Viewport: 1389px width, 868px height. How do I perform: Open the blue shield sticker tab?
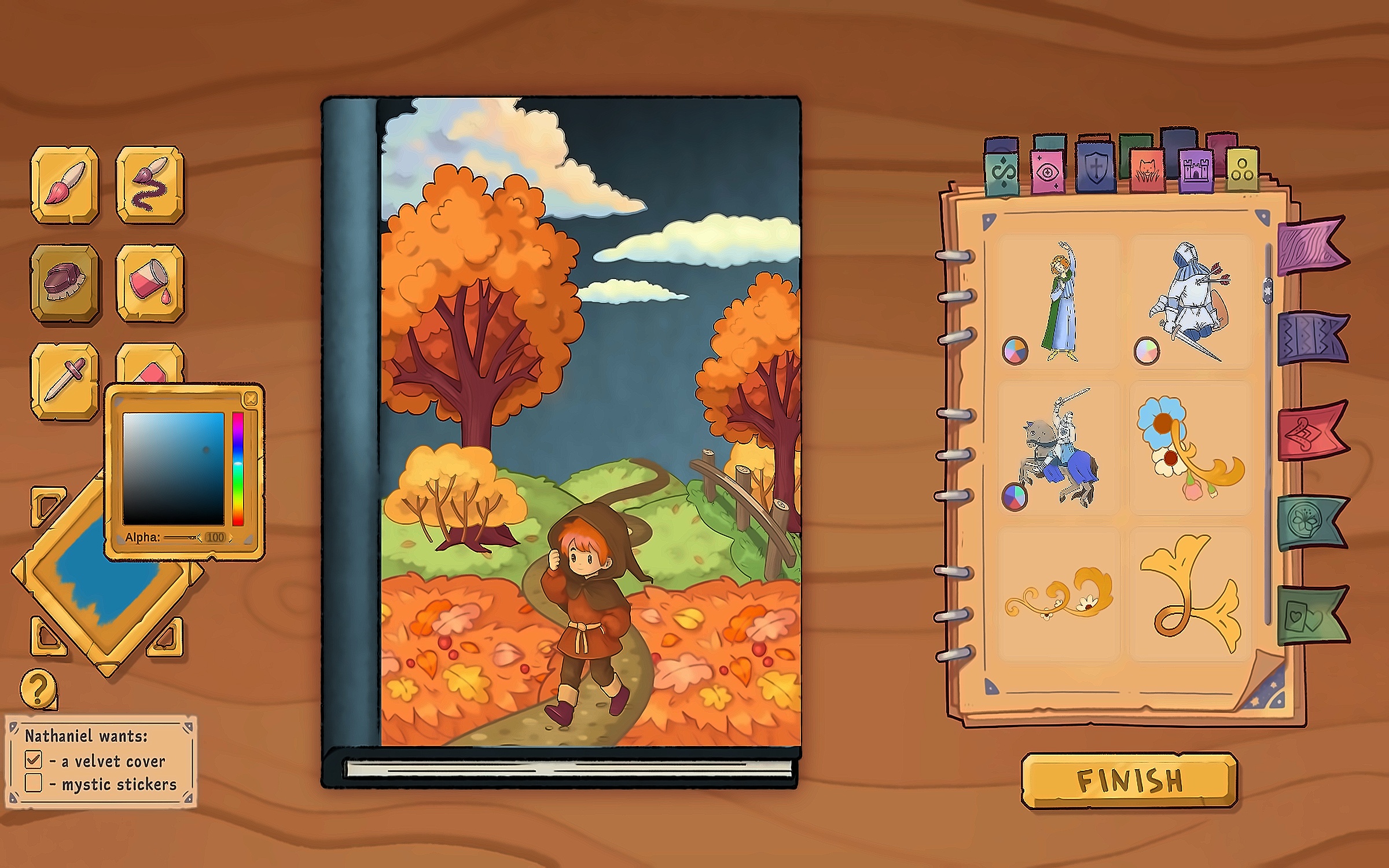[1095, 168]
